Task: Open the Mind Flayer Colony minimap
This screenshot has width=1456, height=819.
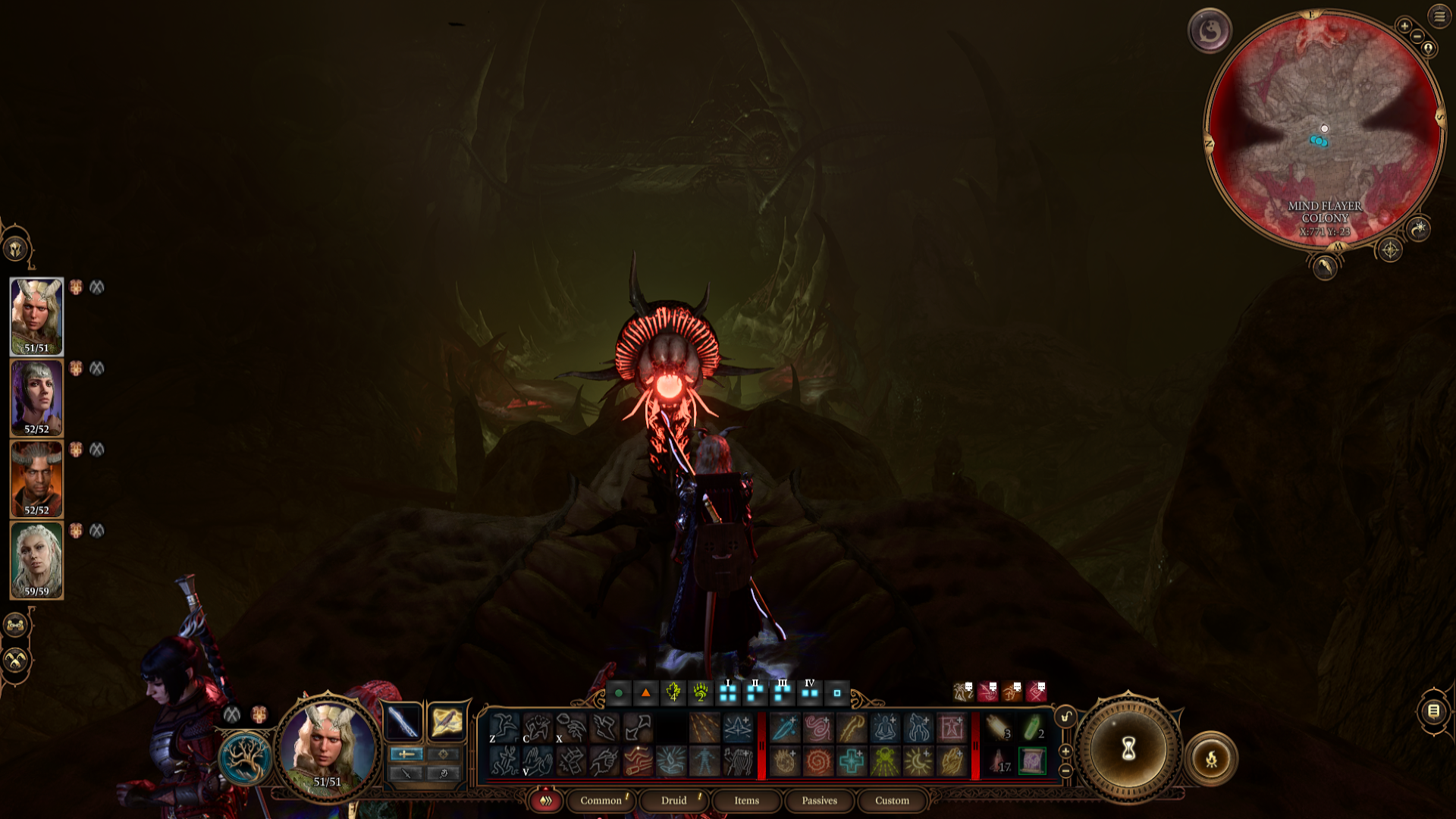Action: click(x=1324, y=129)
